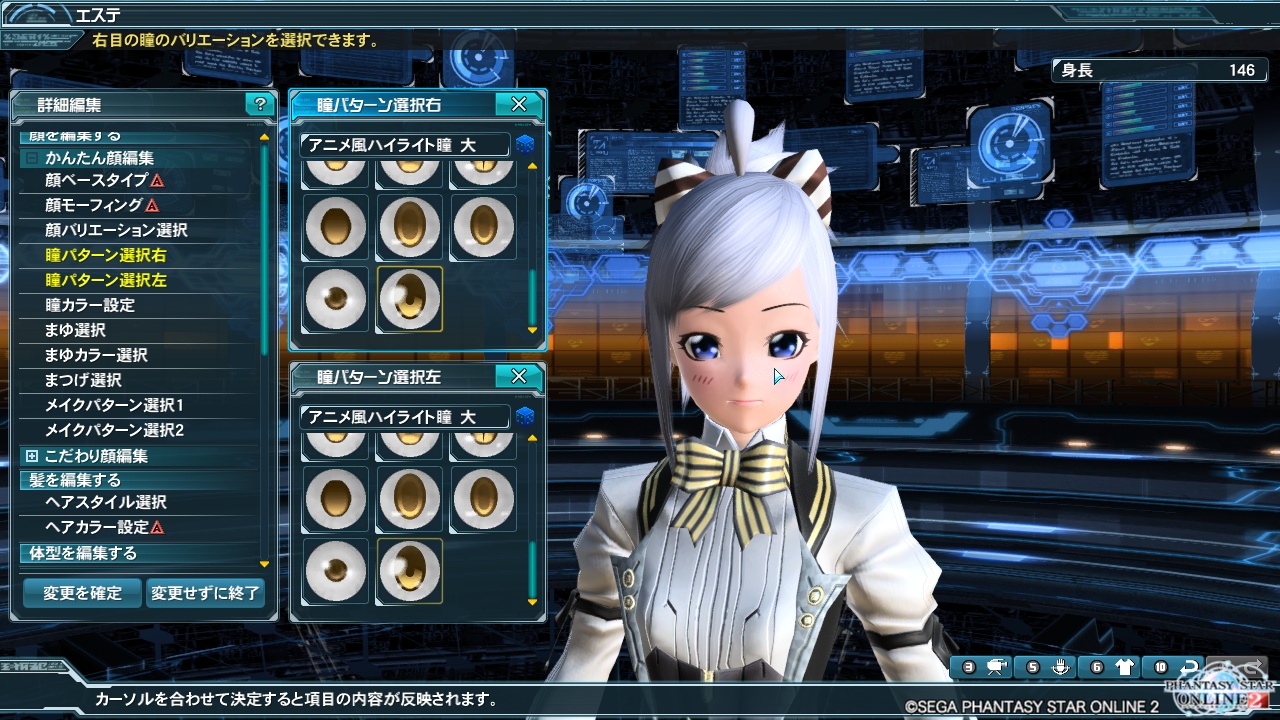Open 瞳カラー設定 option
The image size is (1280, 720).
click(x=90, y=305)
